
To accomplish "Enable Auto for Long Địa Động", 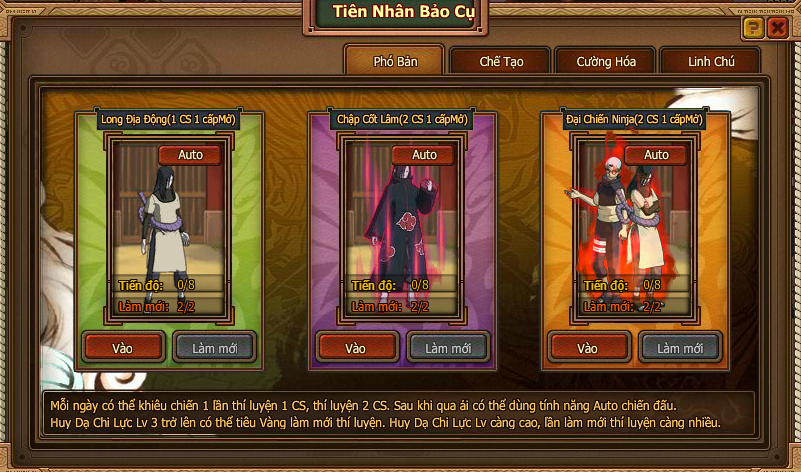I will pos(190,155).
